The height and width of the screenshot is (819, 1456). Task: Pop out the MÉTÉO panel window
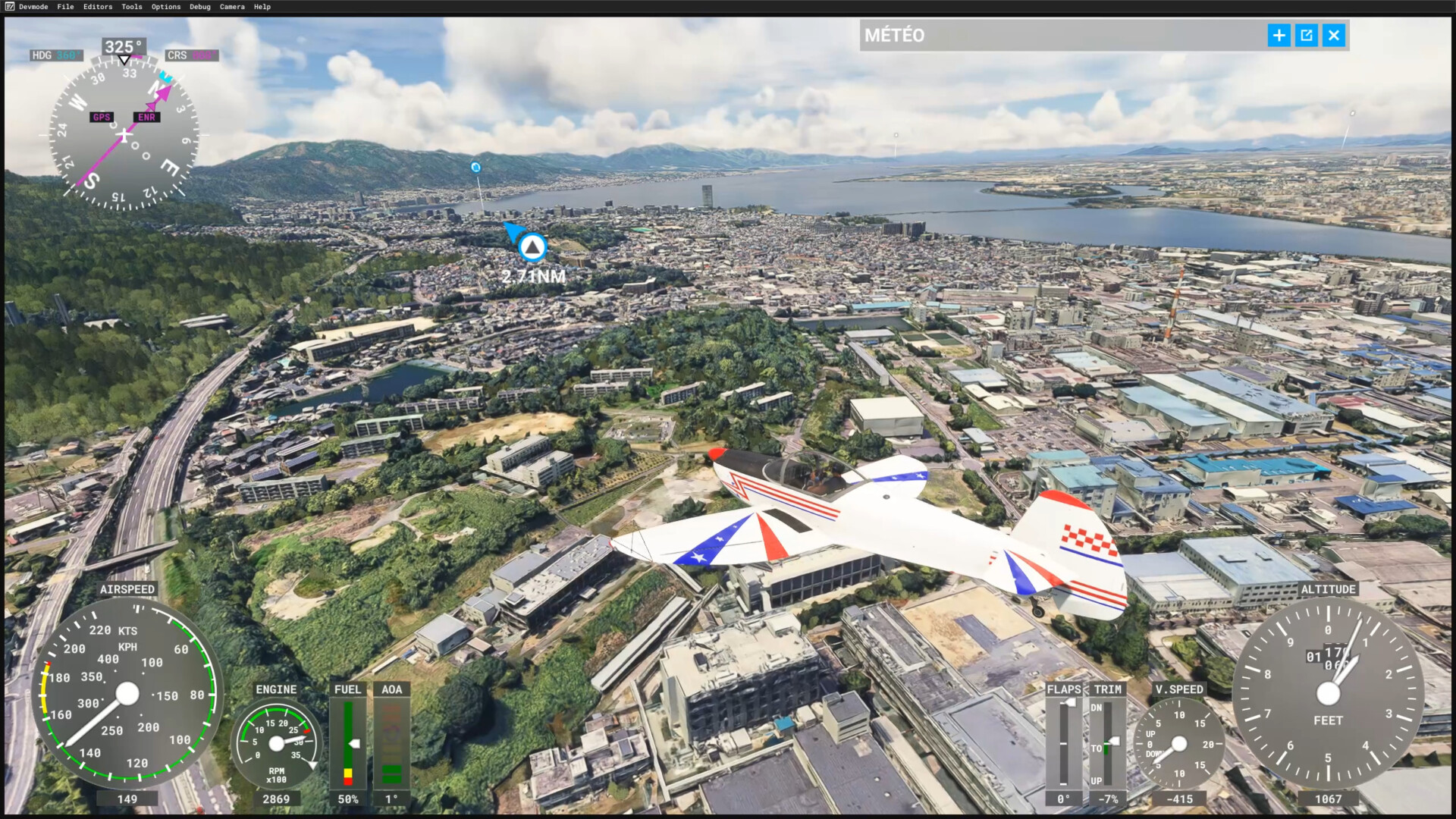point(1307,36)
